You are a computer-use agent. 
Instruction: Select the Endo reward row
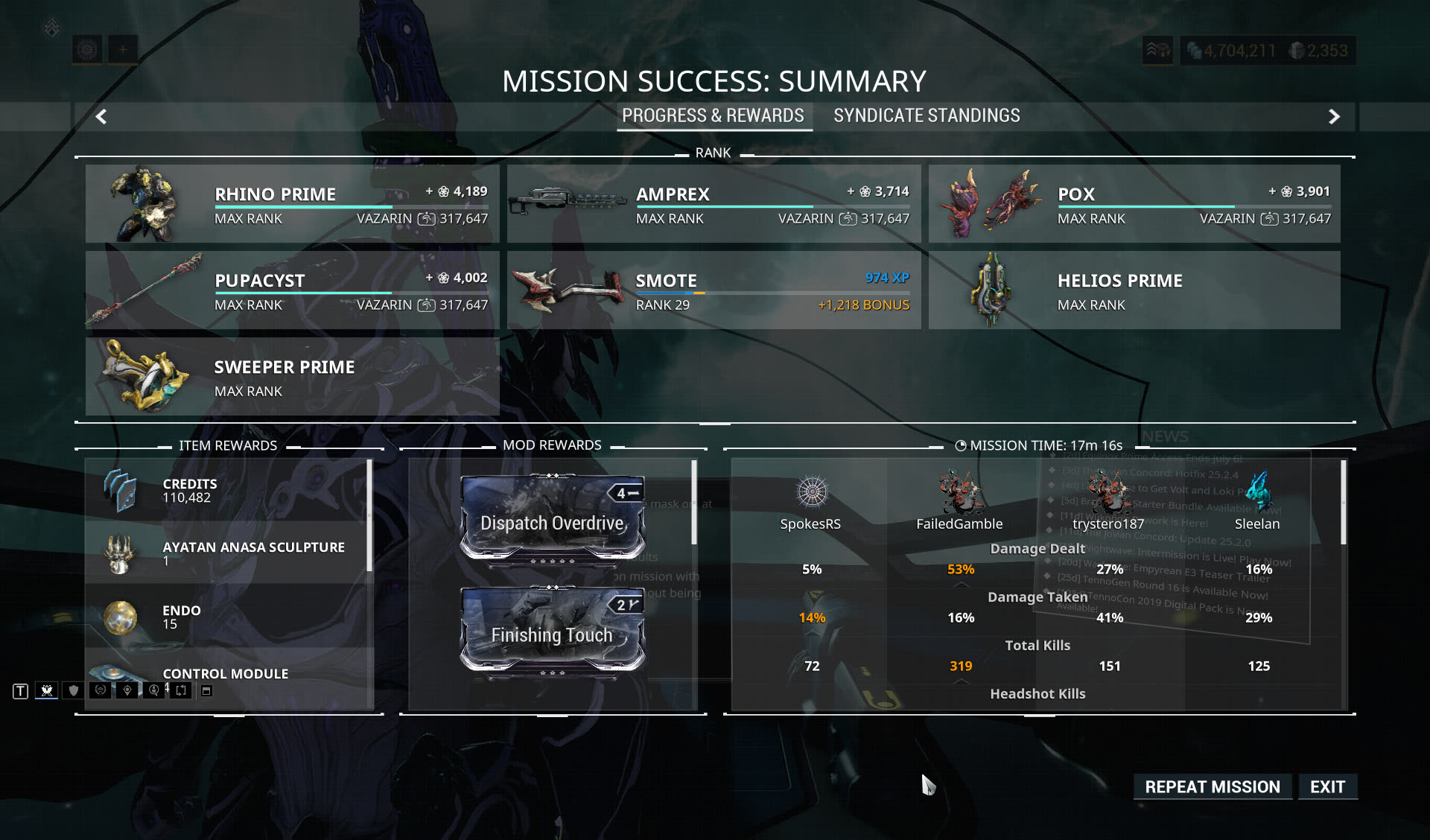[227, 616]
